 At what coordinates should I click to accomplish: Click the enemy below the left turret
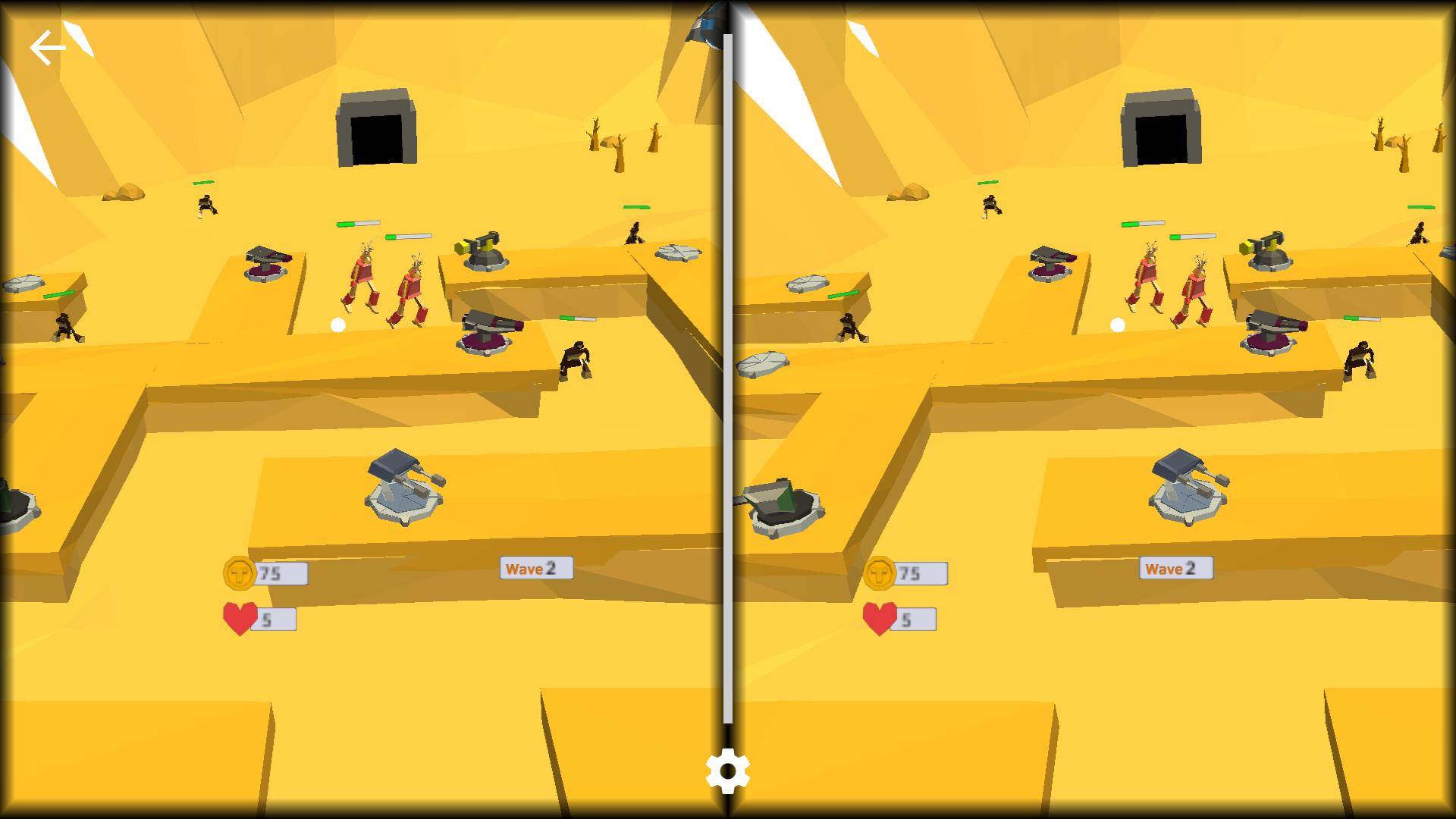pyautogui.click(x=64, y=326)
